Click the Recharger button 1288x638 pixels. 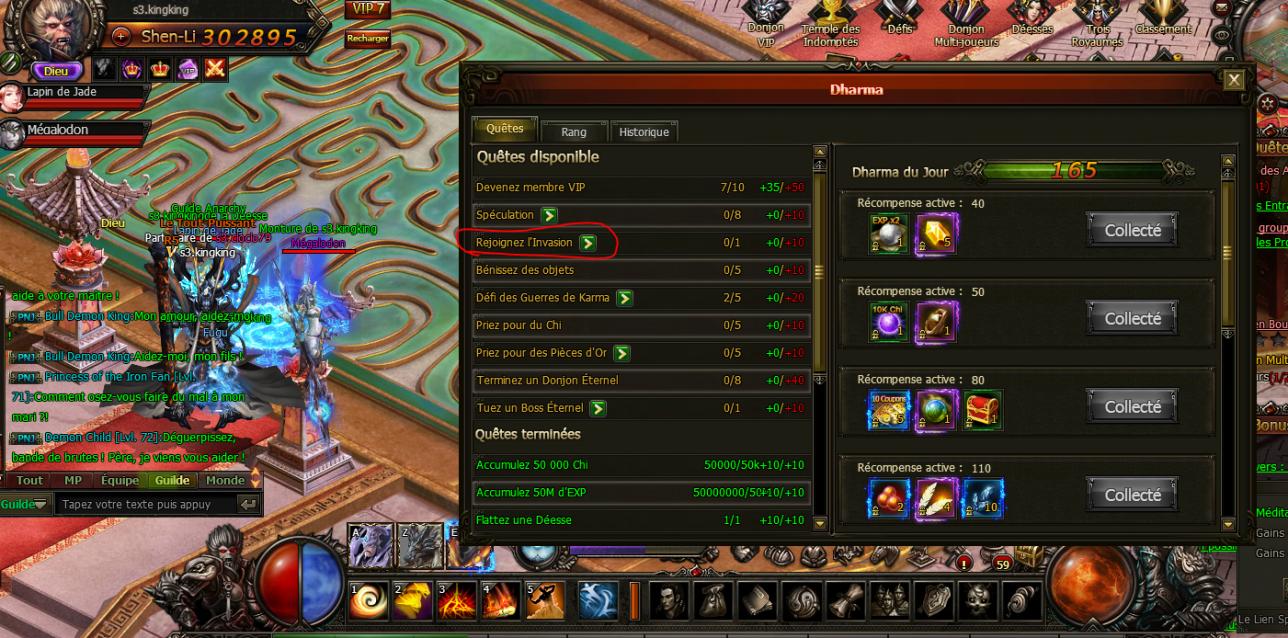tap(367, 39)
